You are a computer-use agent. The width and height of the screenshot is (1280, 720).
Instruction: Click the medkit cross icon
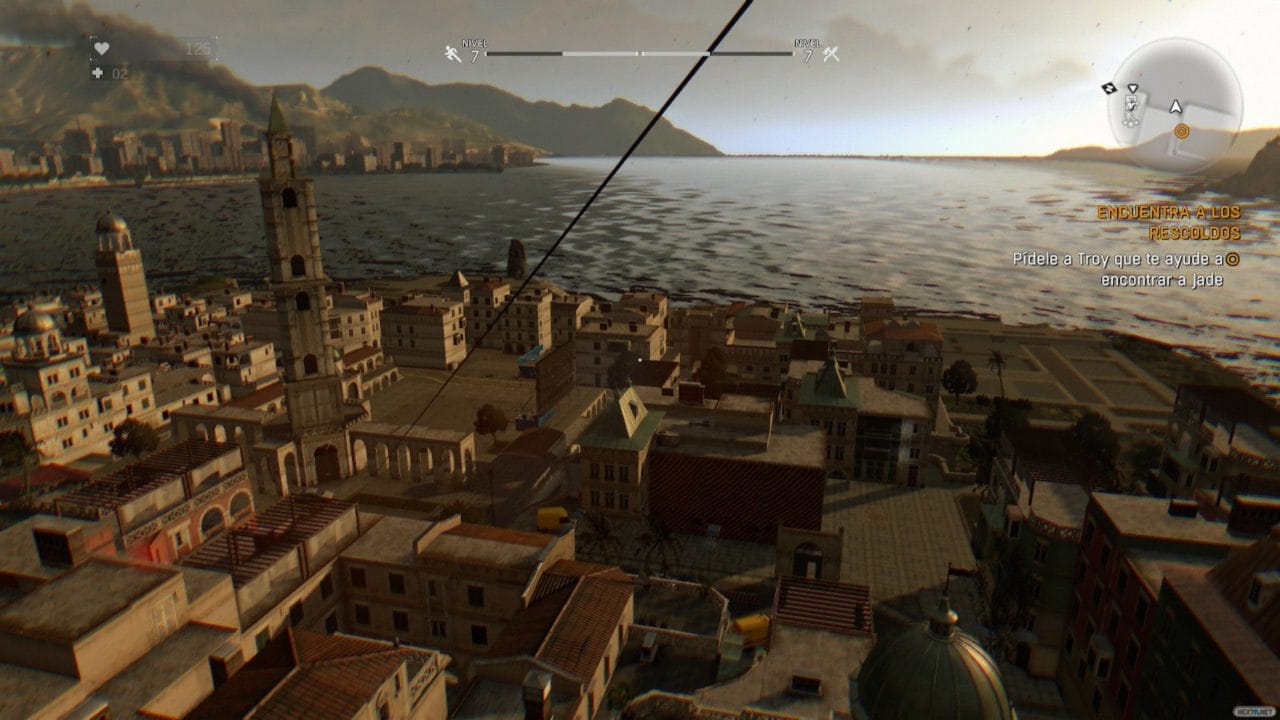[x=97, y=73]
